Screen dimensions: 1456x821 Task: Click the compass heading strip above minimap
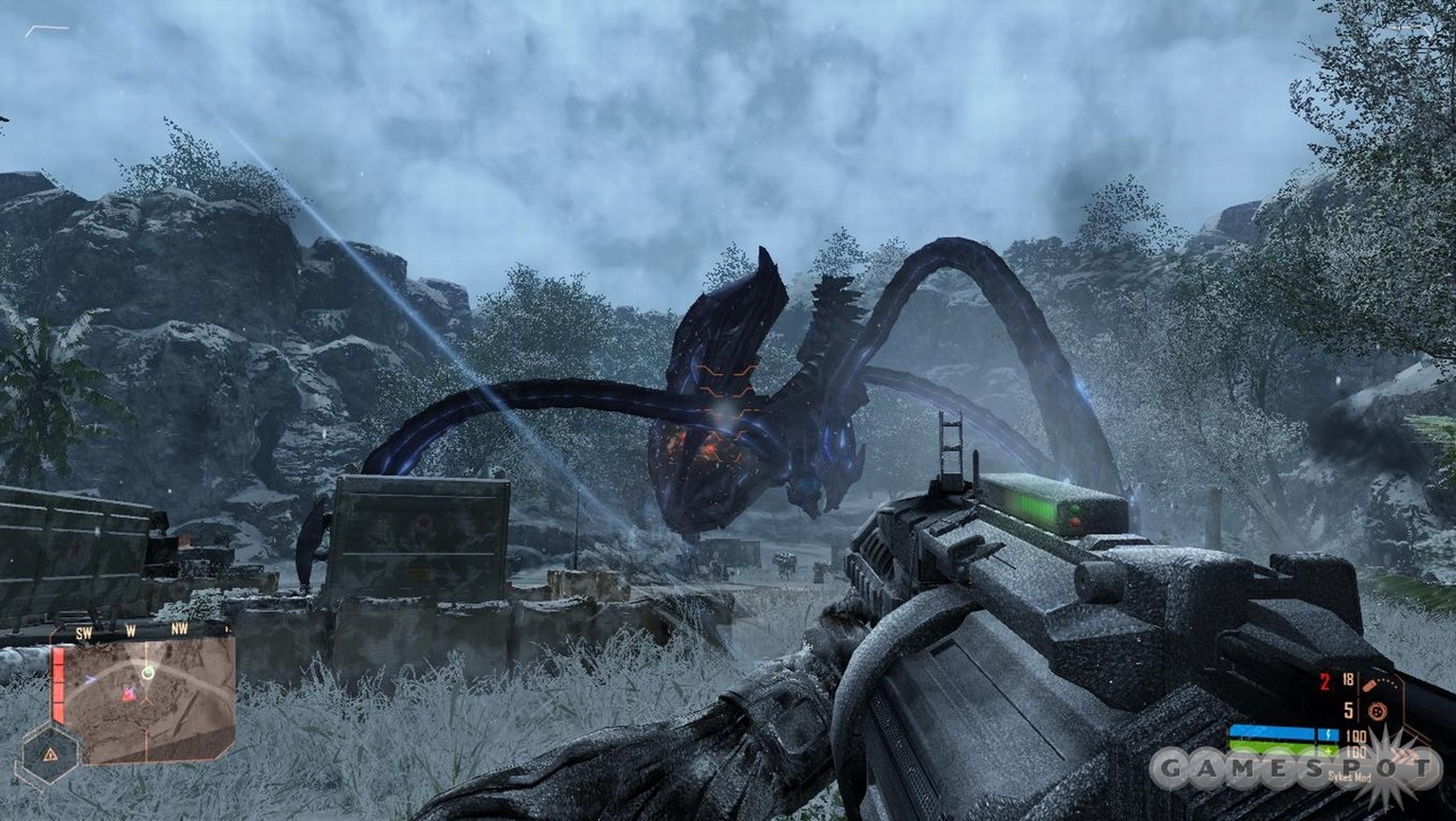point(132,630)
